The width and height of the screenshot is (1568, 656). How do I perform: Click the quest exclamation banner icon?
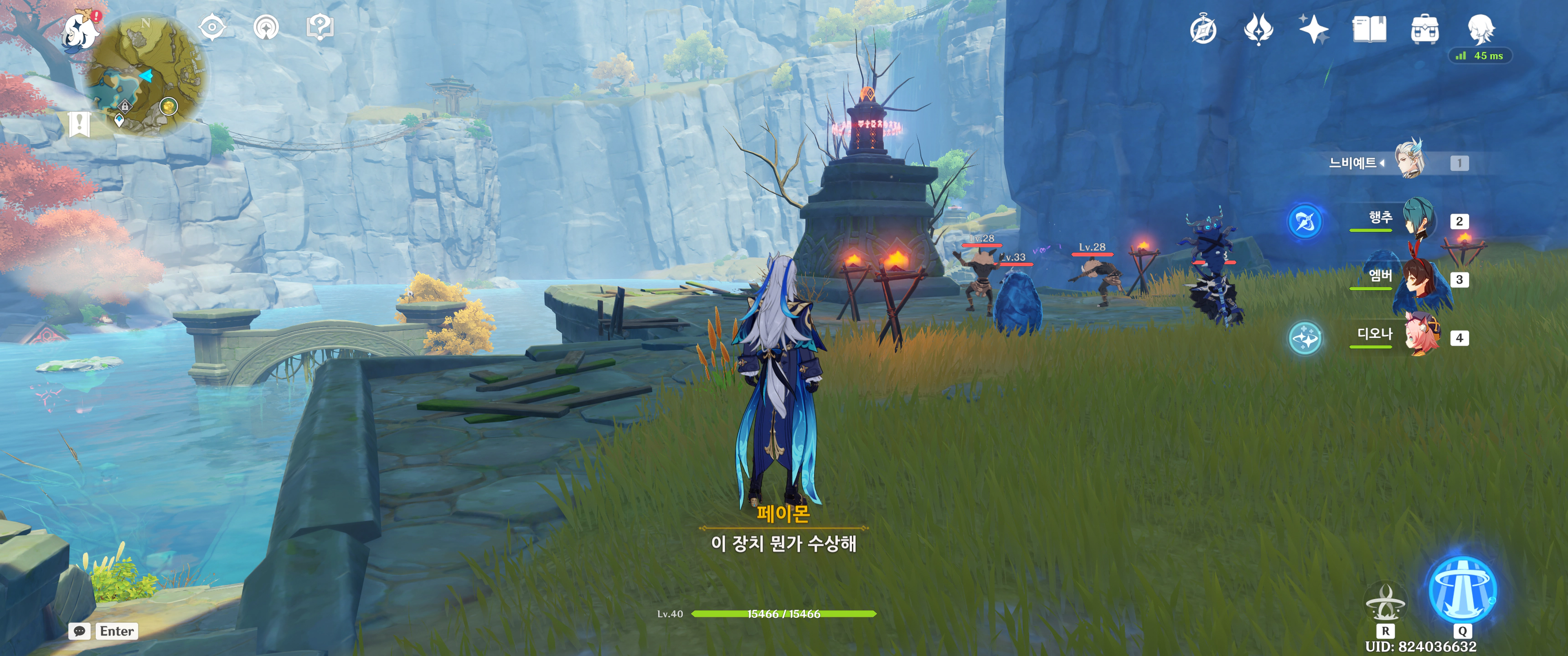coord(80,124)
